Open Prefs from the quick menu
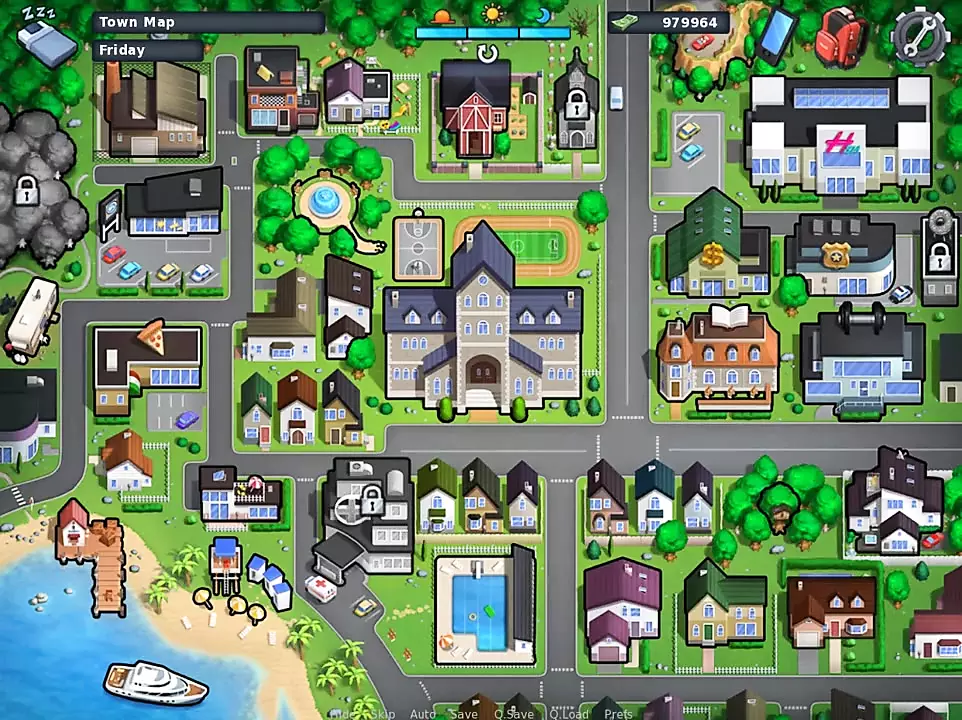Image resolution: width=962 pixels, height=720 pixels. click(x=618, y=714)
